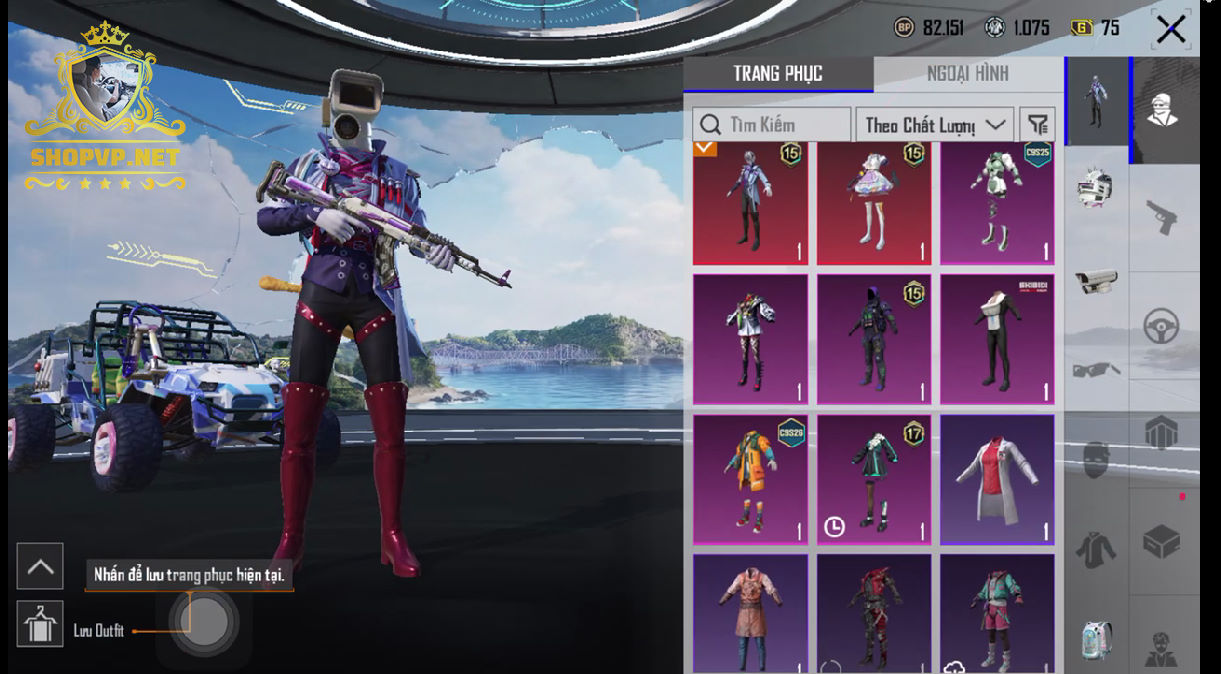Choose the pink frilly dress outfit

(x=874, y=203)
